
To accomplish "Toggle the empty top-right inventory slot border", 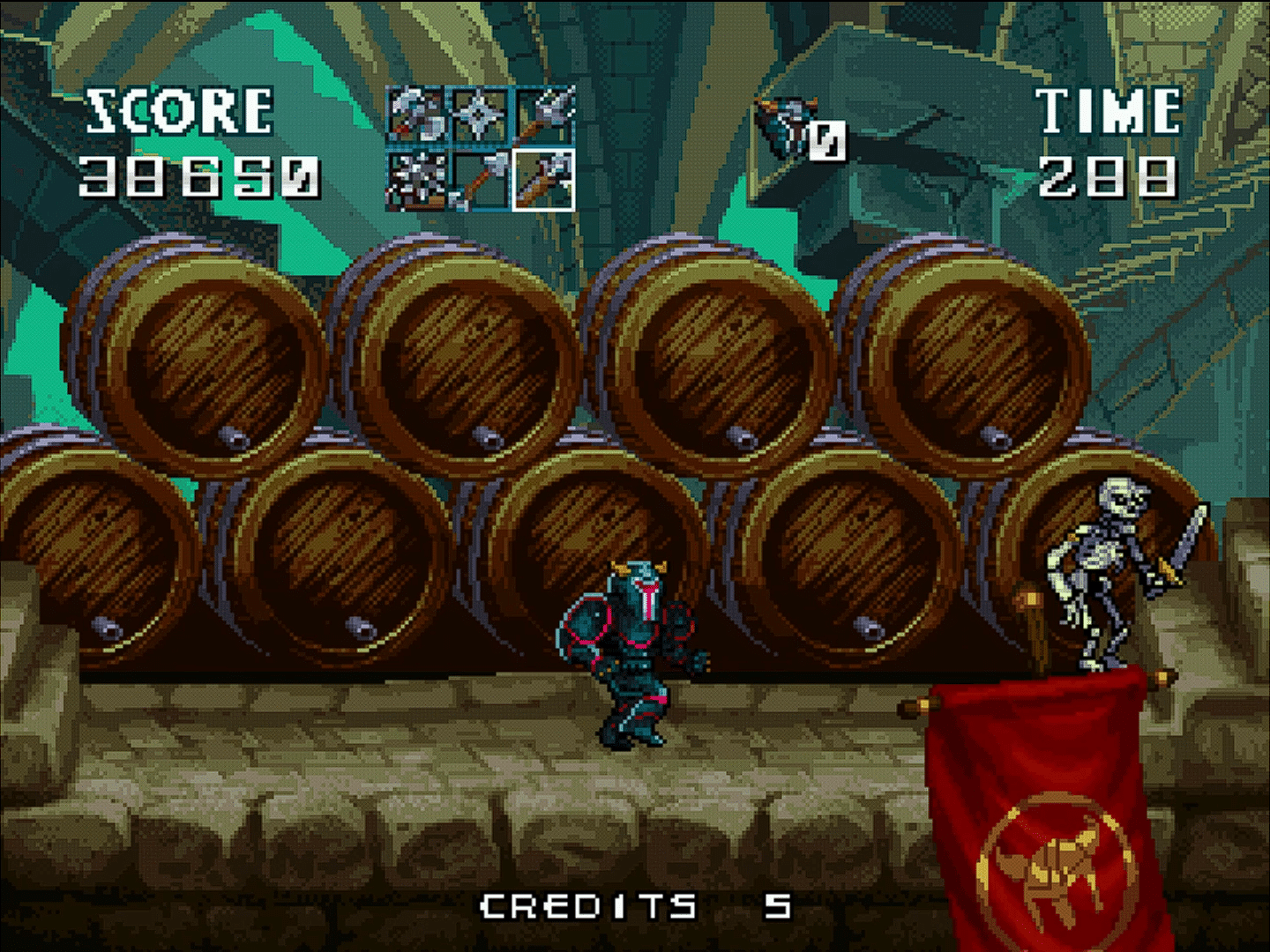I will [x=542, y=116].
